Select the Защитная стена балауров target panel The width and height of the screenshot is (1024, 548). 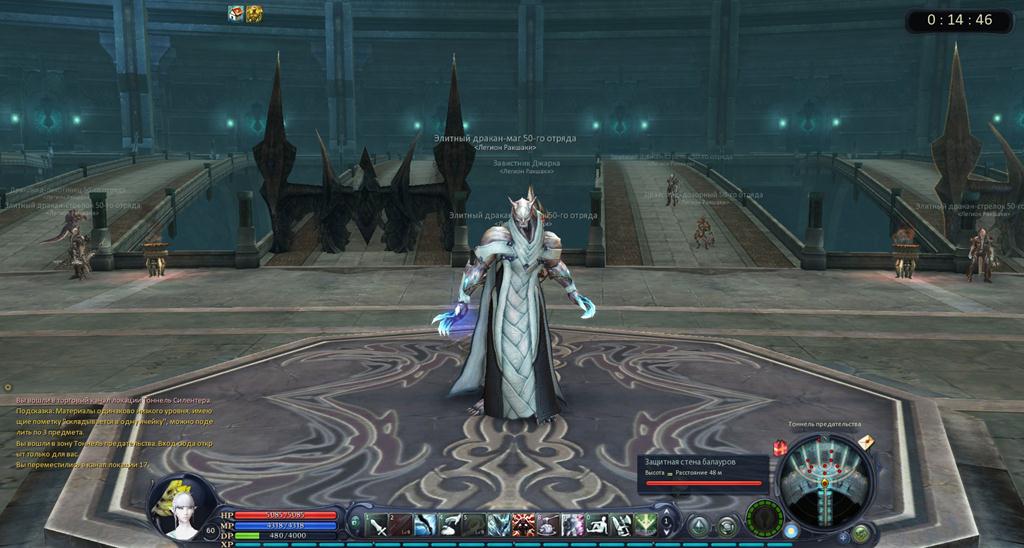pos(704,471)
